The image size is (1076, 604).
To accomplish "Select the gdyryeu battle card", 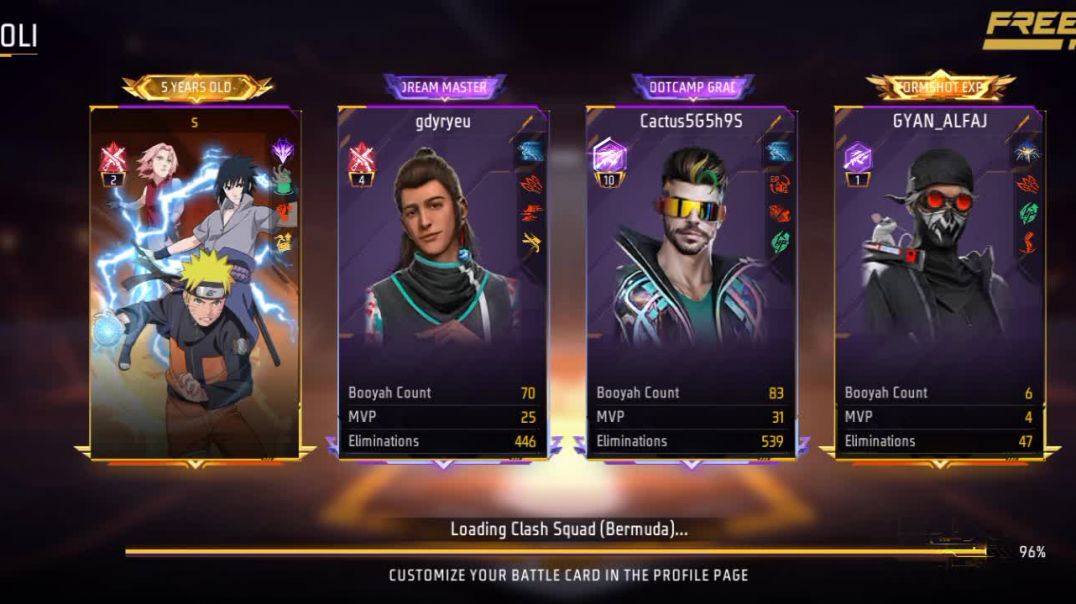I will coord(442,282).
